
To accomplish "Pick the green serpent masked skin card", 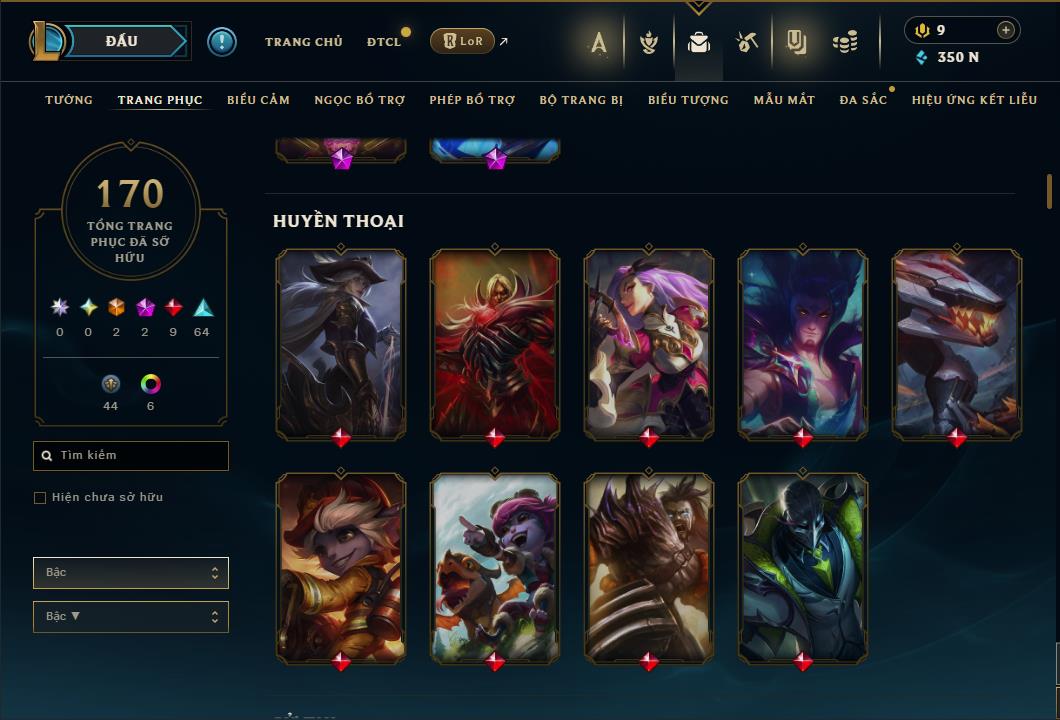I will coord(803,567).
